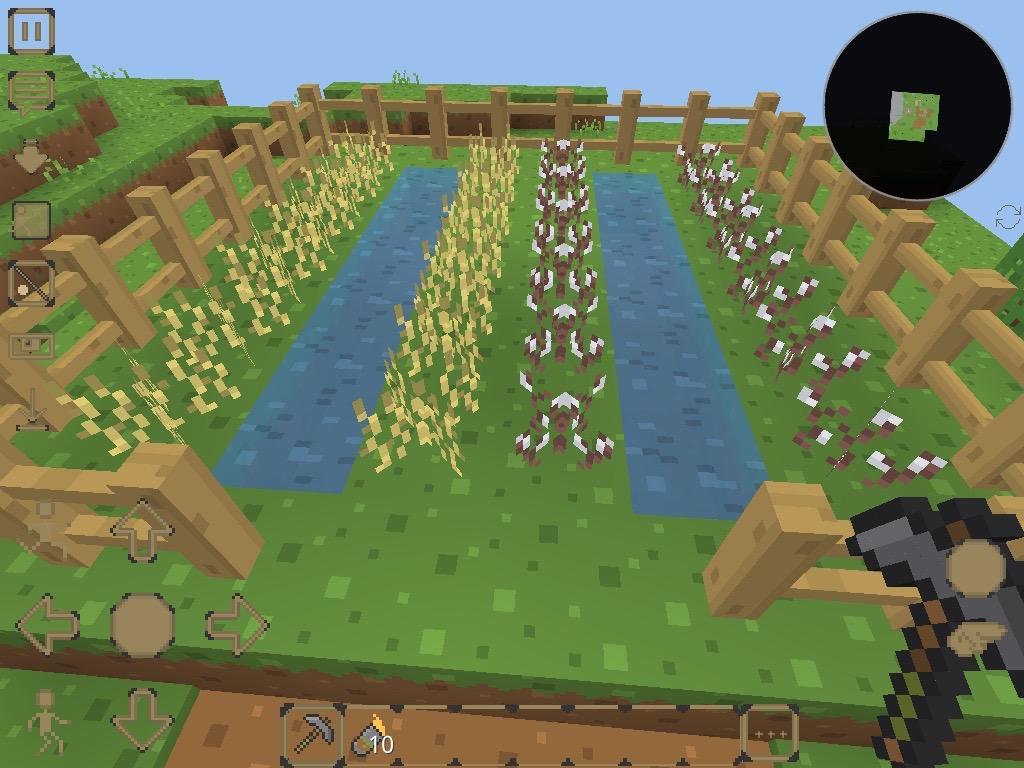The width and height of the screenshot is (1024, 768).
Task: Tap the standing figure stance icon
Action: pos(46,528)
